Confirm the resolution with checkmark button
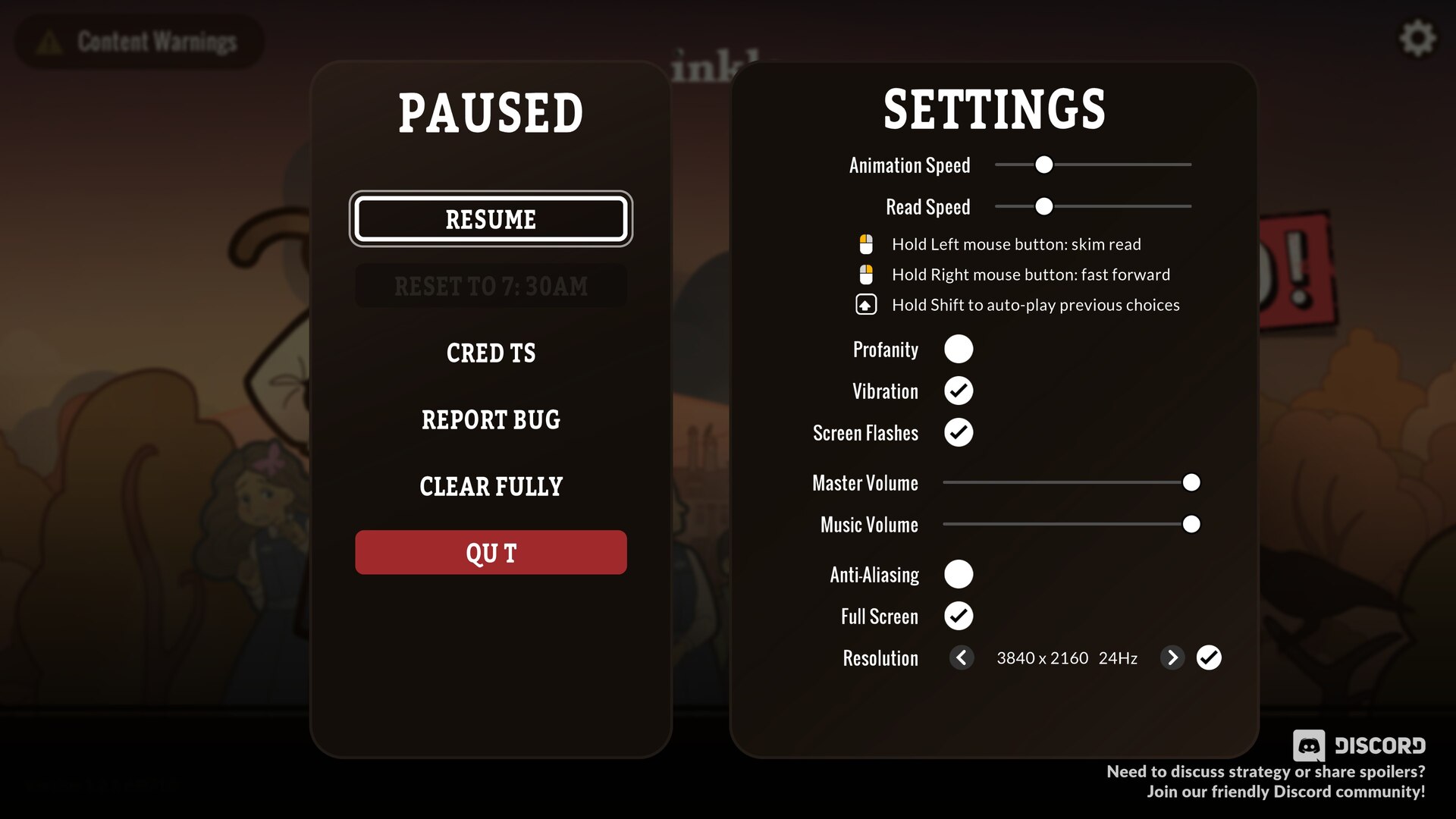The width and height of the screenshot is (1456, 819). point(1209,658)
